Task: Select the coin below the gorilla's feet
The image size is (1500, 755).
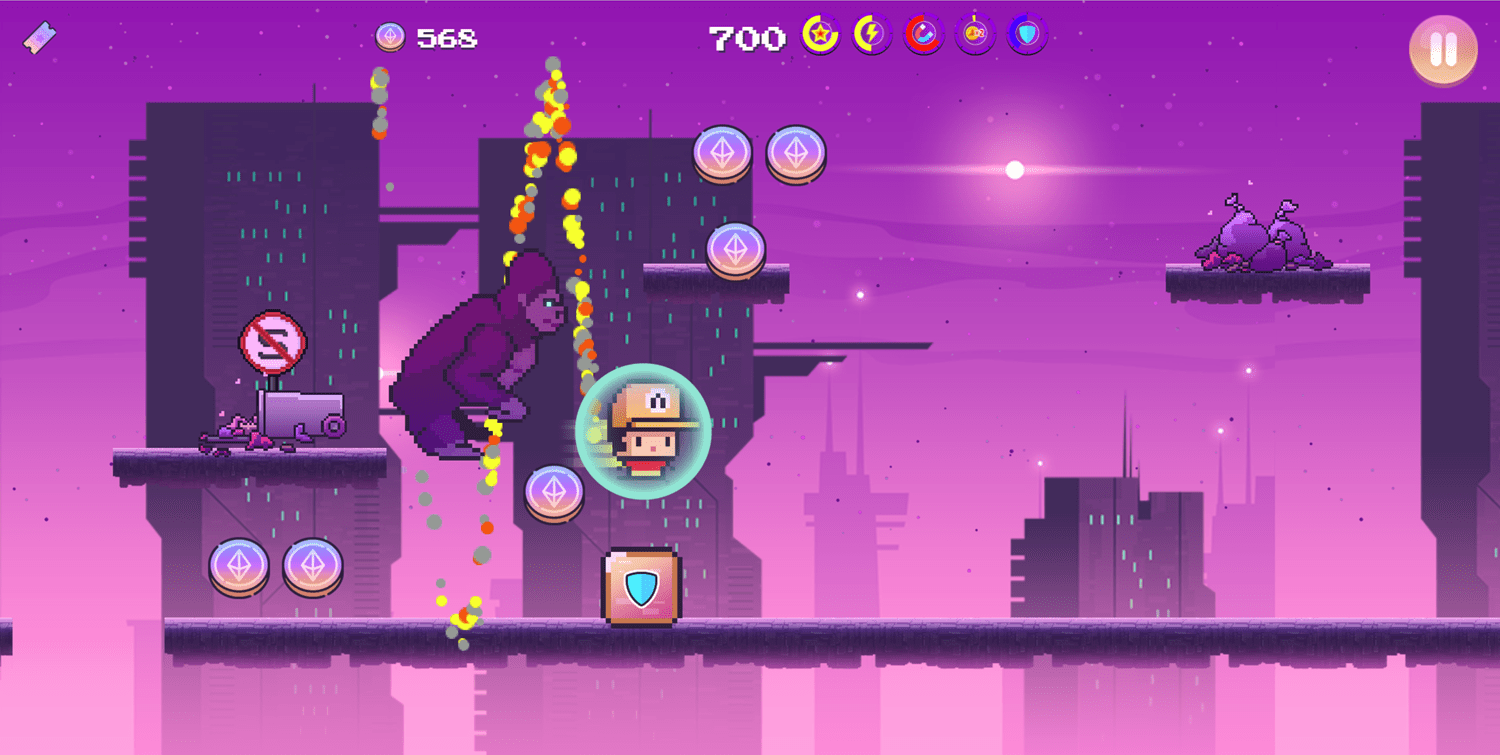Action: coord(553,493)
